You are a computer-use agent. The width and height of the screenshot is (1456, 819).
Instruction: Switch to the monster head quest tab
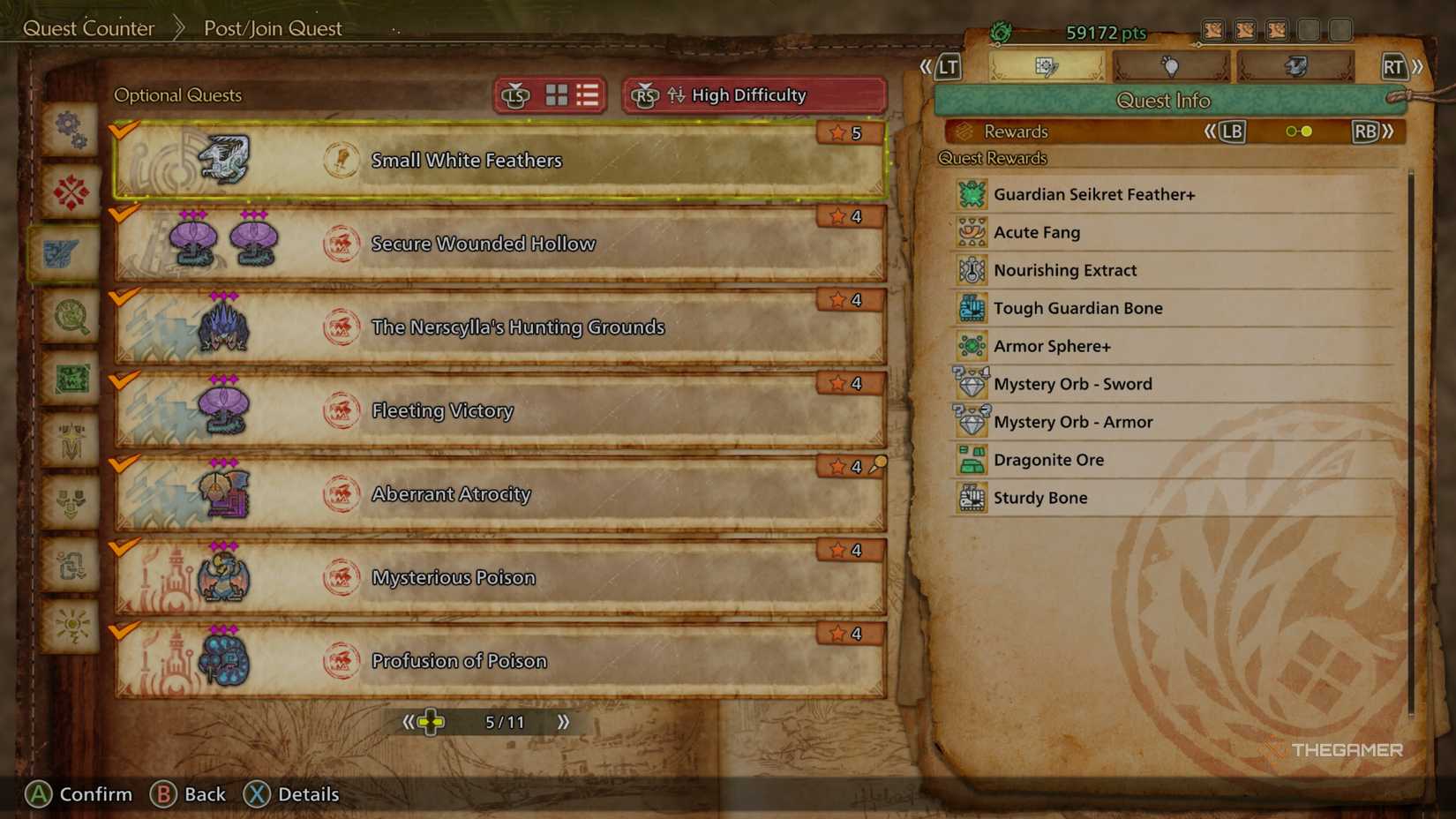click(x=1296, y=65)
